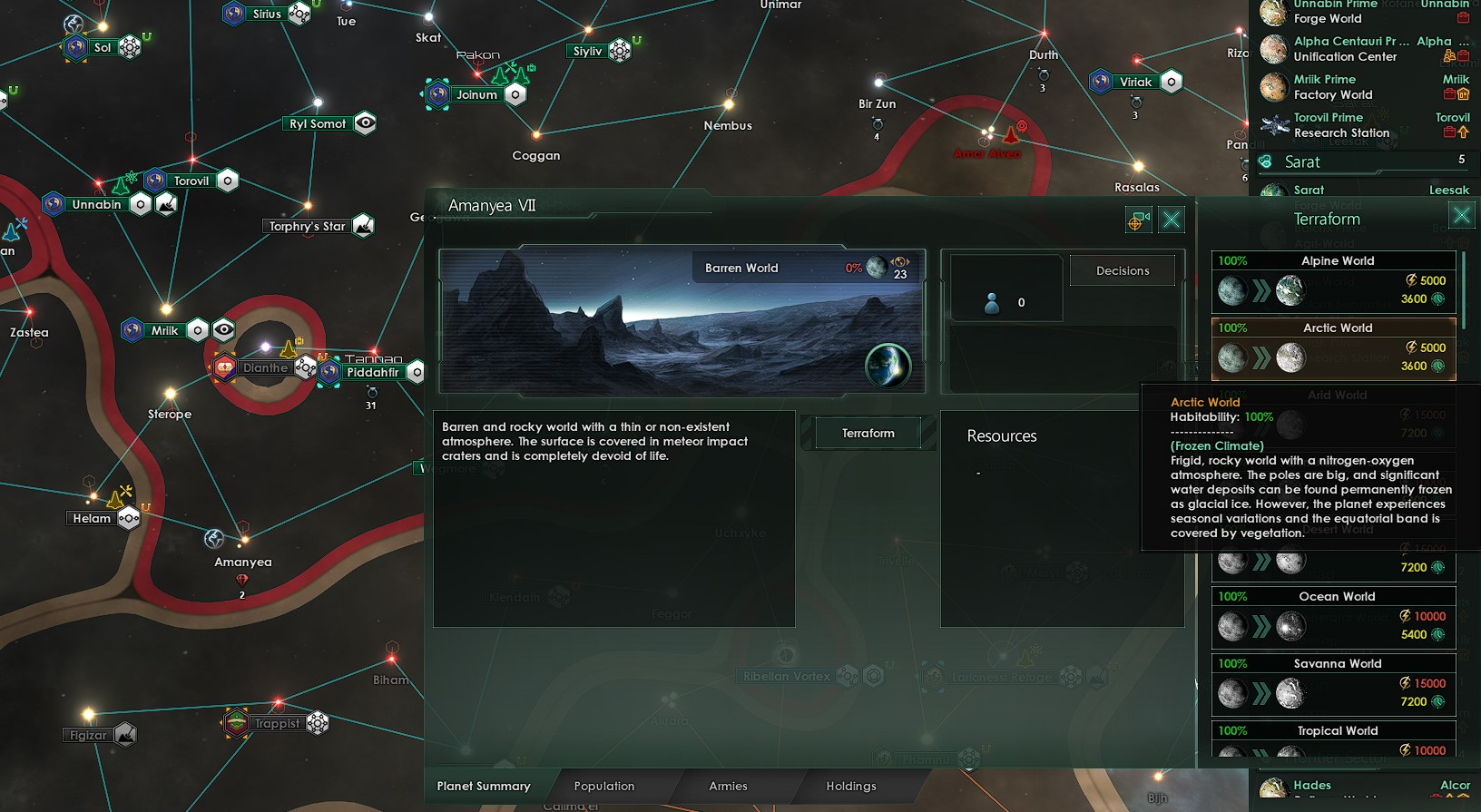
Task: Click the Dianthe empire capital icon on the map
Action: click(225, 368)
